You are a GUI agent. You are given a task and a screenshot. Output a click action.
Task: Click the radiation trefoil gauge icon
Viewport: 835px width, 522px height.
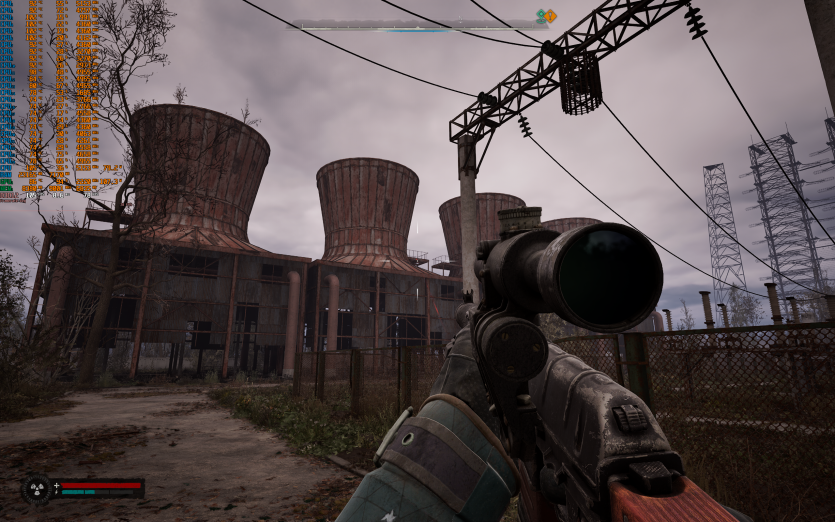(x=37, y=489)
